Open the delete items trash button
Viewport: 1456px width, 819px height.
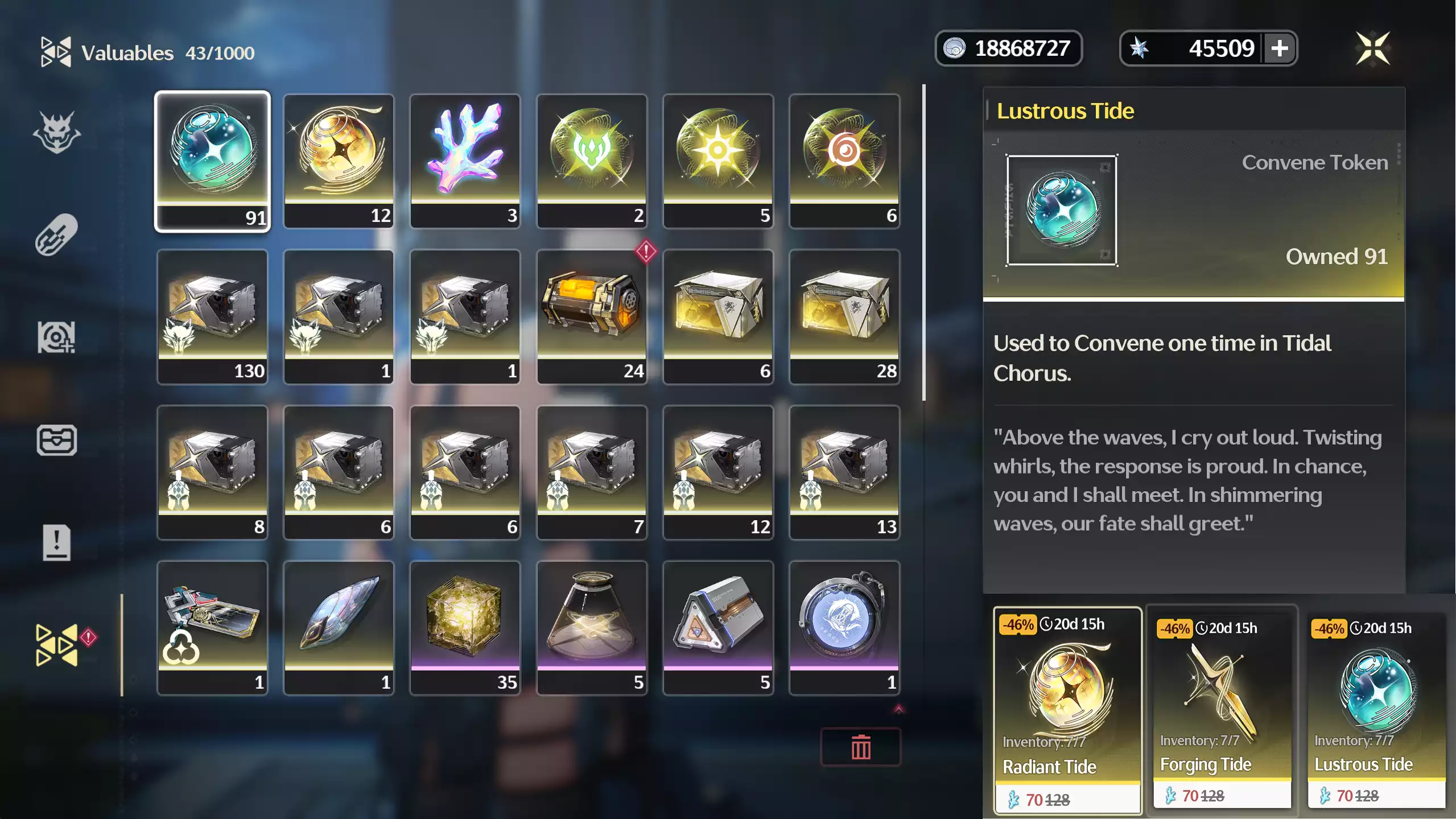[x=860, y=746]
